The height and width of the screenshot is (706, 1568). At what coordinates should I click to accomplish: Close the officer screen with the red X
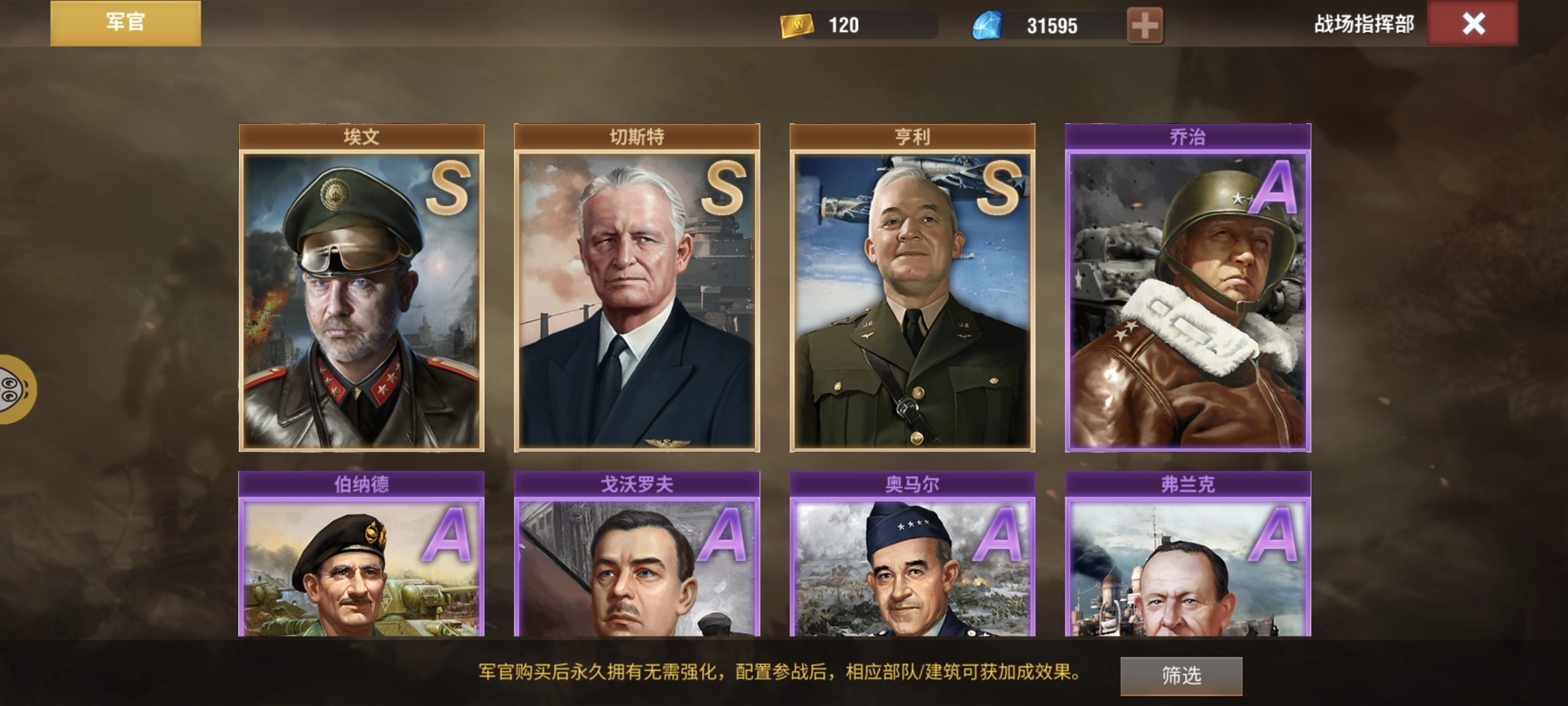click(1472, 24)
